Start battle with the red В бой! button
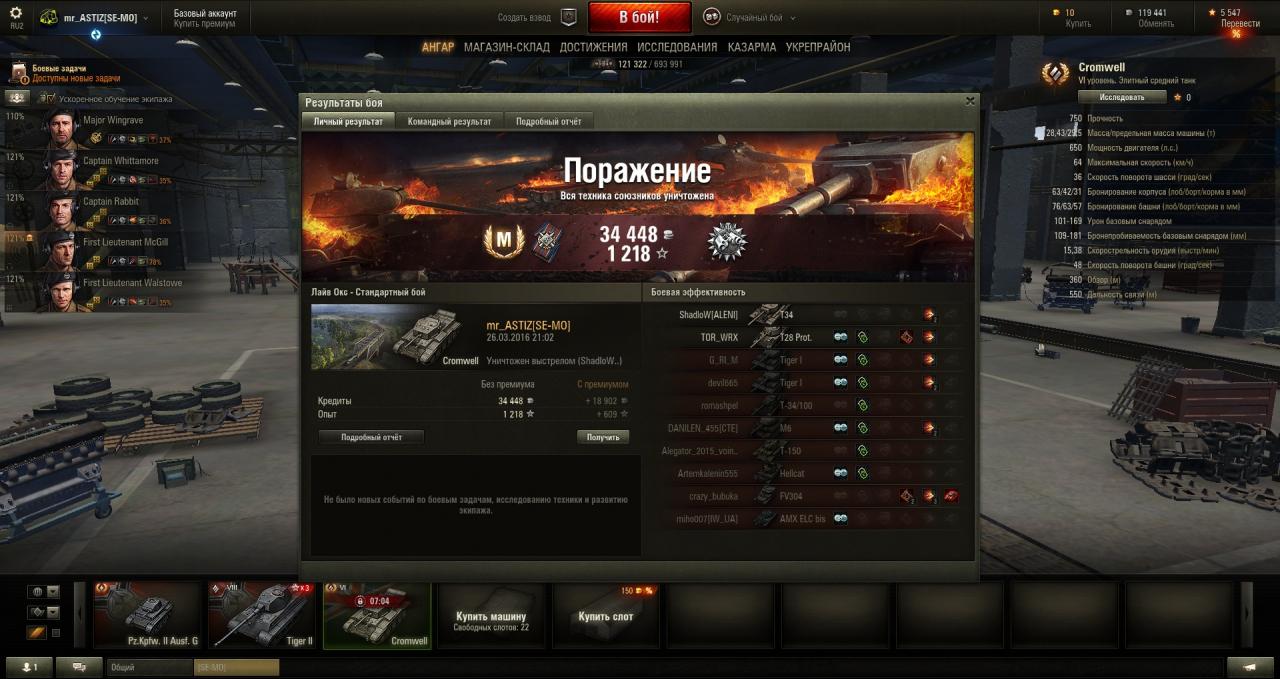1280x679 pixels. click(639, 17)
